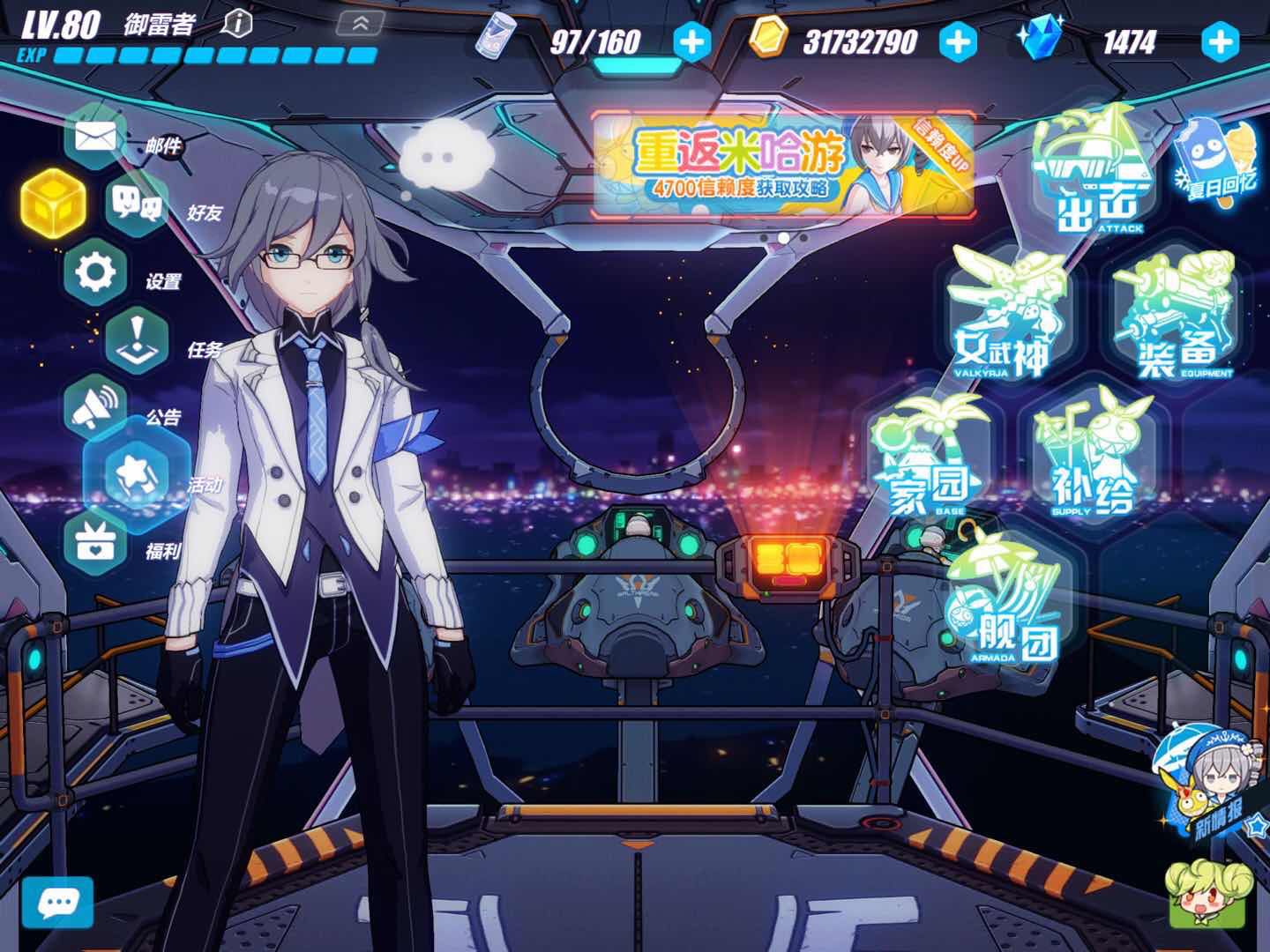This screenshot has height=952, width=1270.
Task: Open the 活动 events menu
Action: [137, 475]
